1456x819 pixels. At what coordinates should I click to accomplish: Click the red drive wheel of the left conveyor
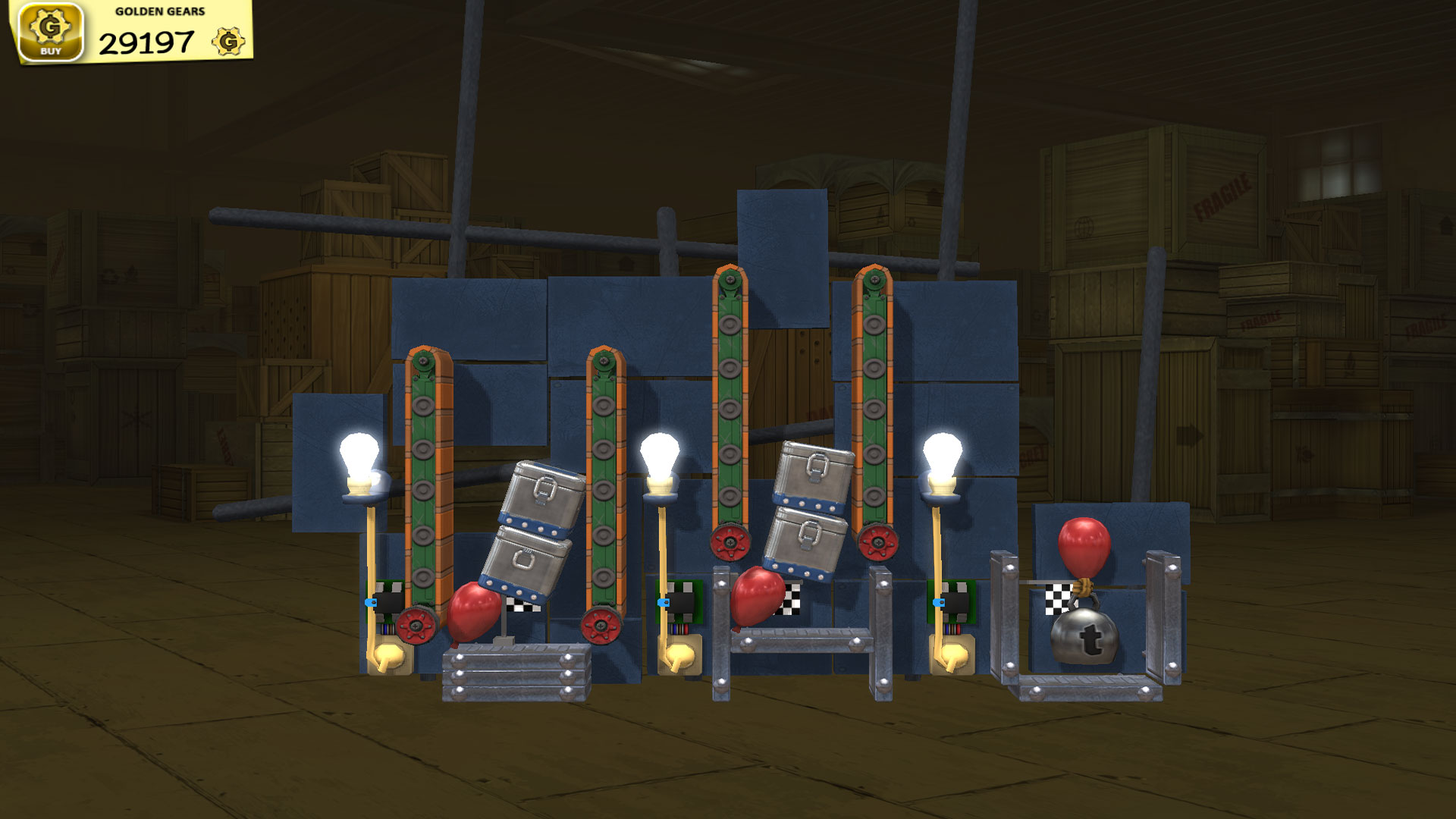coord(416,627)
